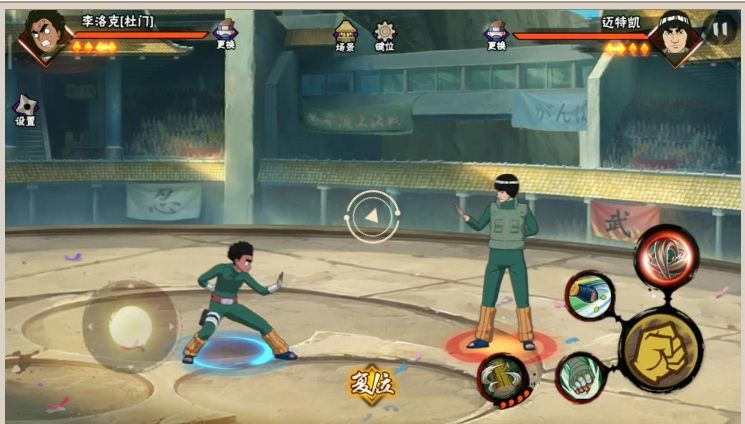Tap the 复位 reset position button
The height and width of the screenshot is (424, 745).
click(x=372, y=381)
